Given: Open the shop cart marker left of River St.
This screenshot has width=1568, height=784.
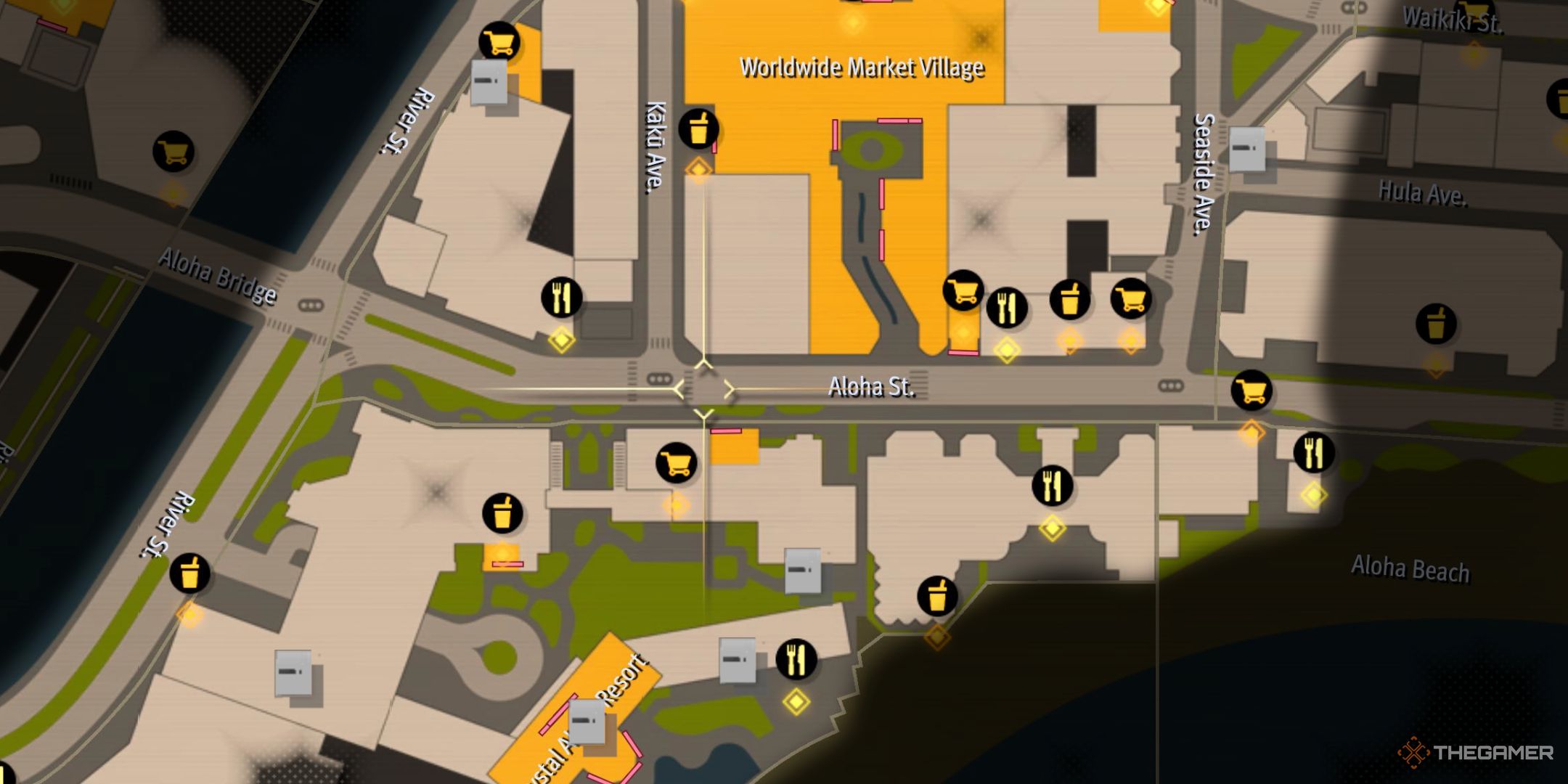Looking at the screenshot, I should coord(173,152).
